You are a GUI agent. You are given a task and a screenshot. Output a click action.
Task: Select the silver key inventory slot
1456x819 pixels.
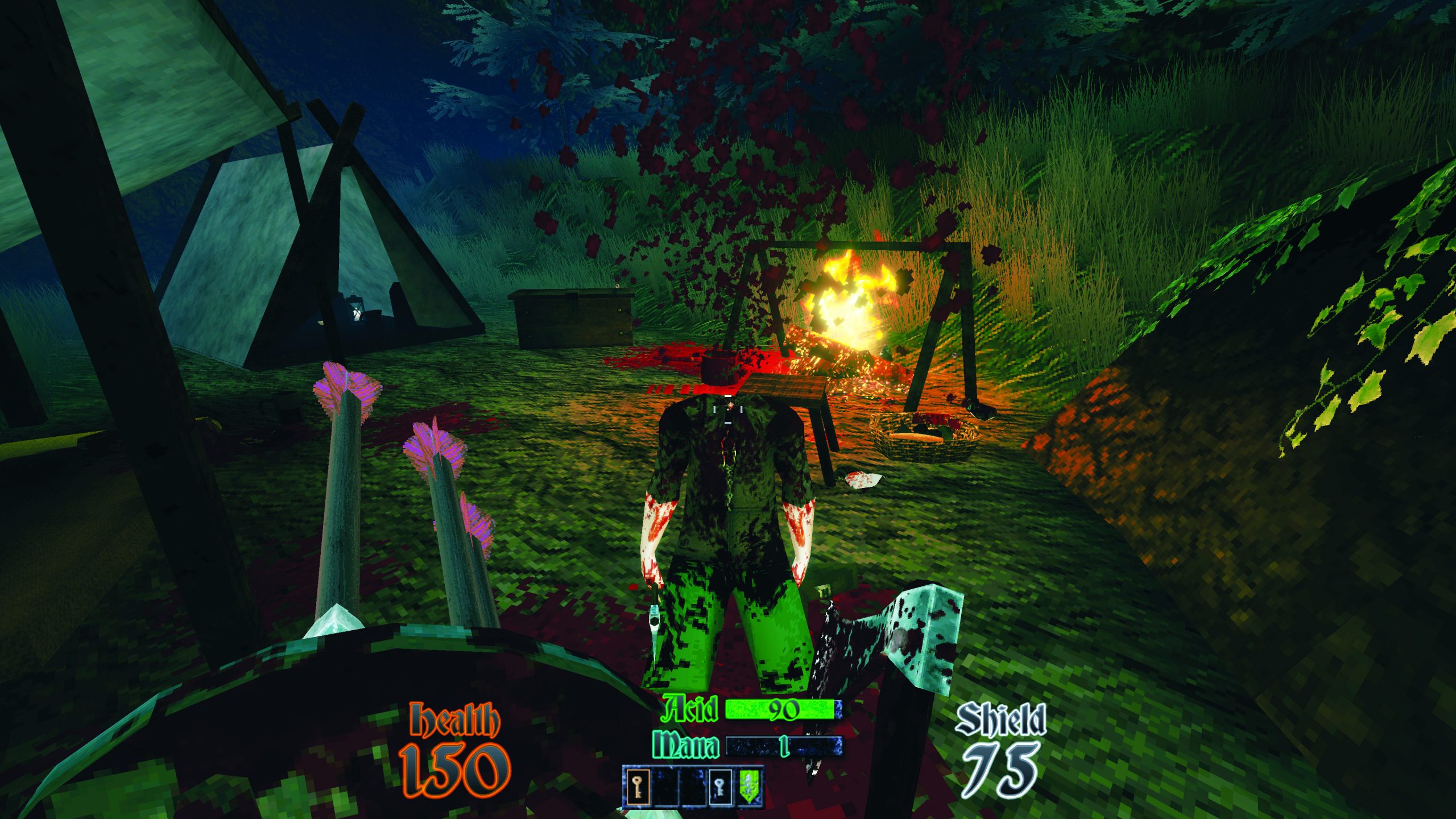click(x=720, y=787)
